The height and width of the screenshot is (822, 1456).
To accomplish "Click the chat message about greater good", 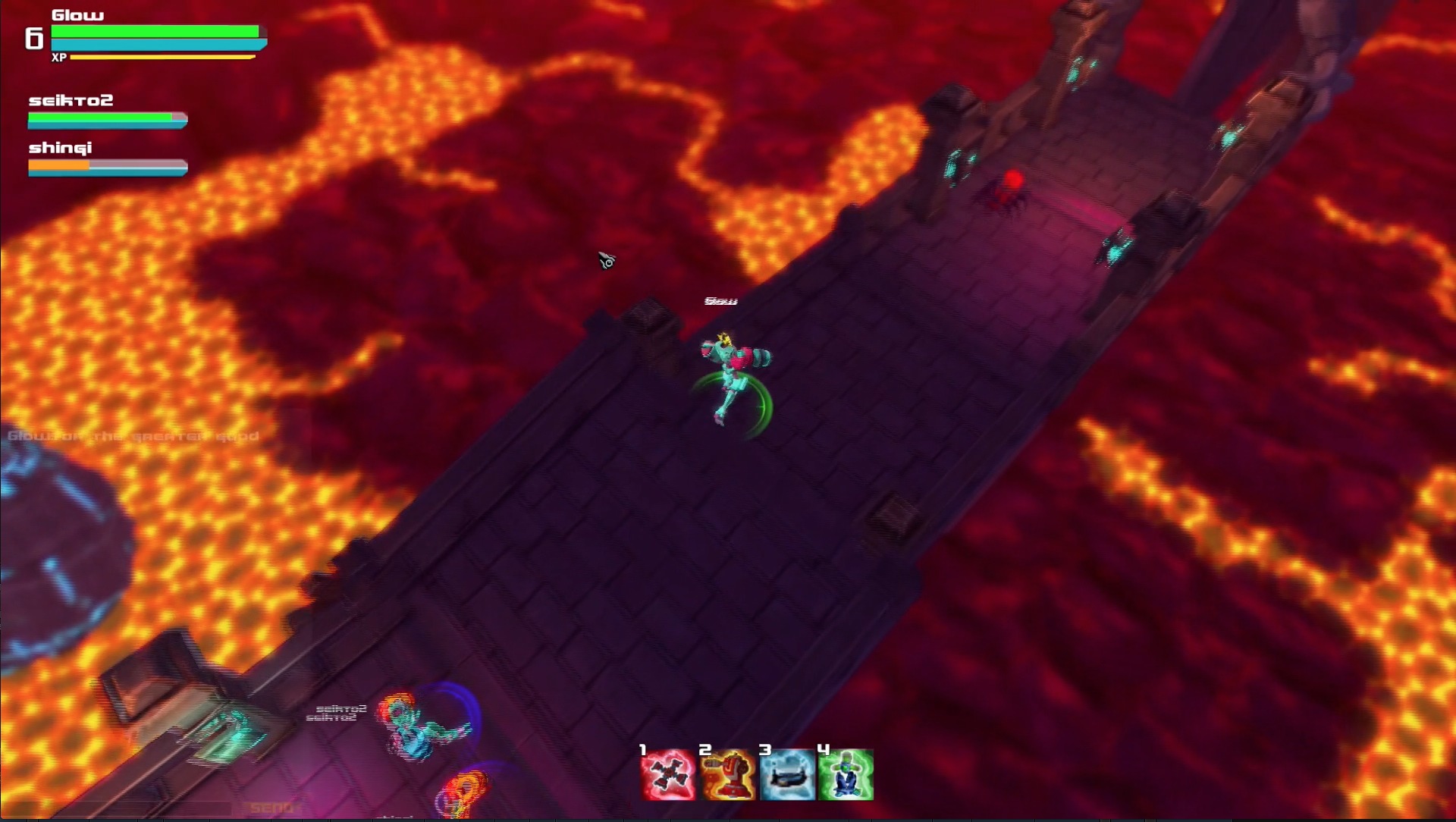I will 133,436.
